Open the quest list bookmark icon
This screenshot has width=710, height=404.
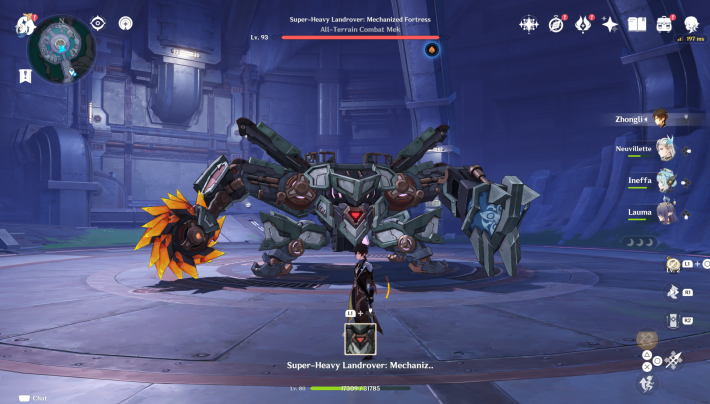tap(24, 75)
